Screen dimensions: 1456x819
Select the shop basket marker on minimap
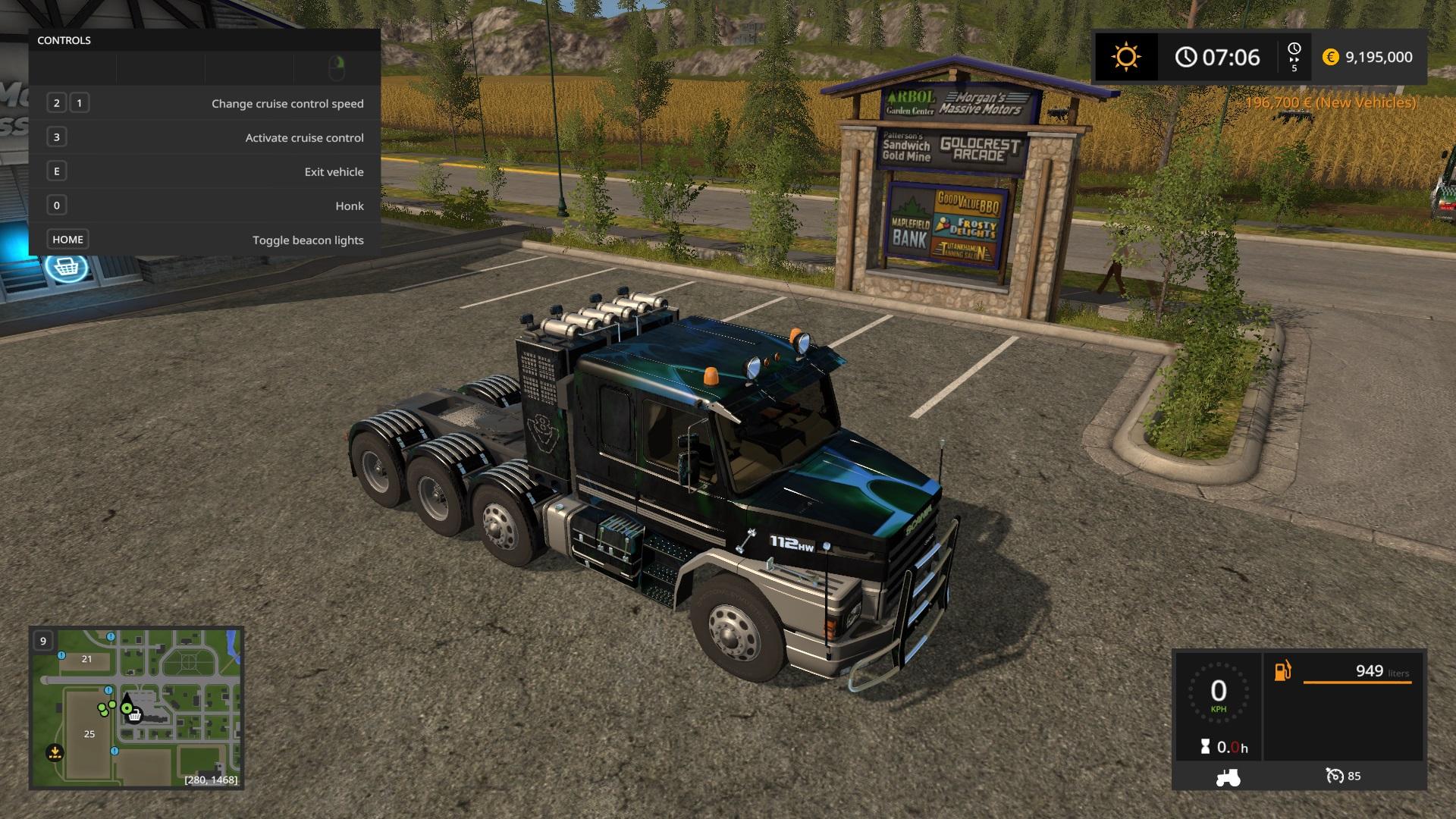click(x=135, y=715)
